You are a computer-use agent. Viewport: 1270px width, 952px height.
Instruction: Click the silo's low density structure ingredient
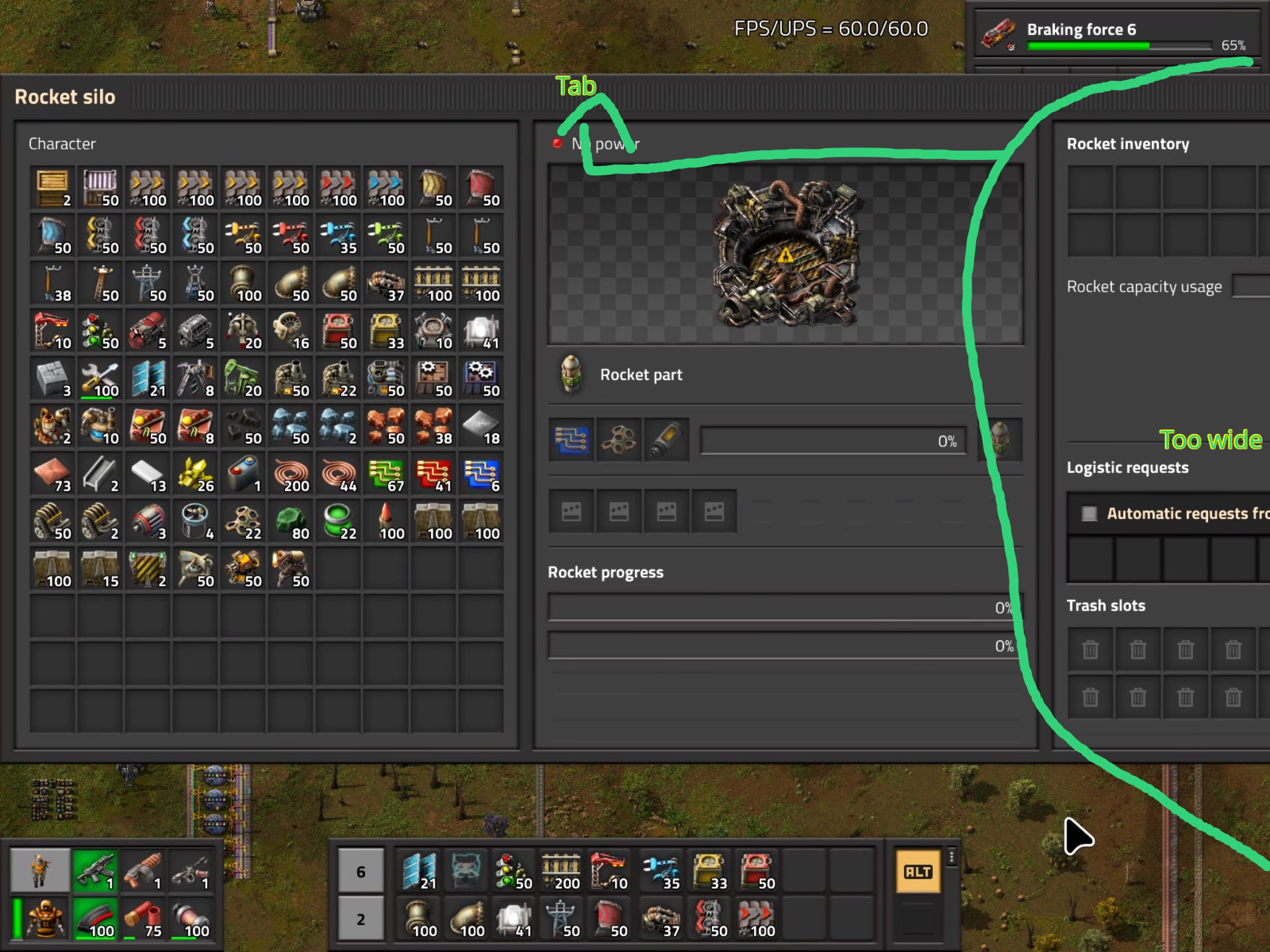pyautogui.click(x=619, y=440)
